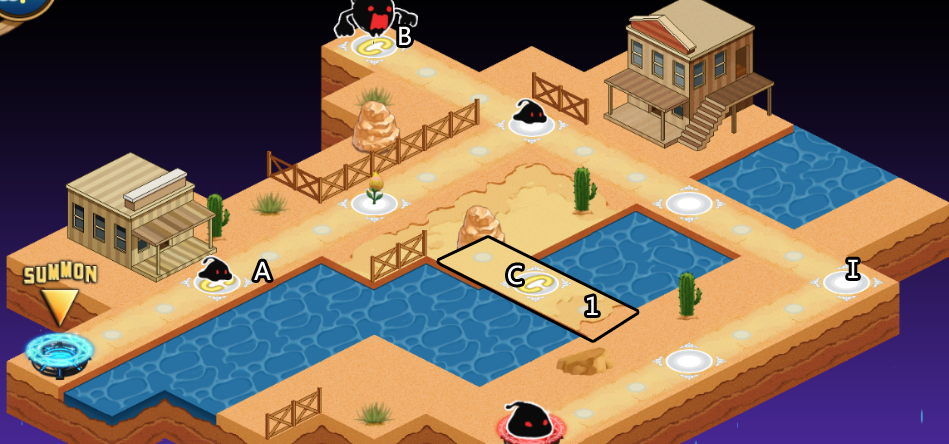Pick the highlighted node labeled C
The height and width of the screenshot is (444, 949).
[x=537, y=282]
